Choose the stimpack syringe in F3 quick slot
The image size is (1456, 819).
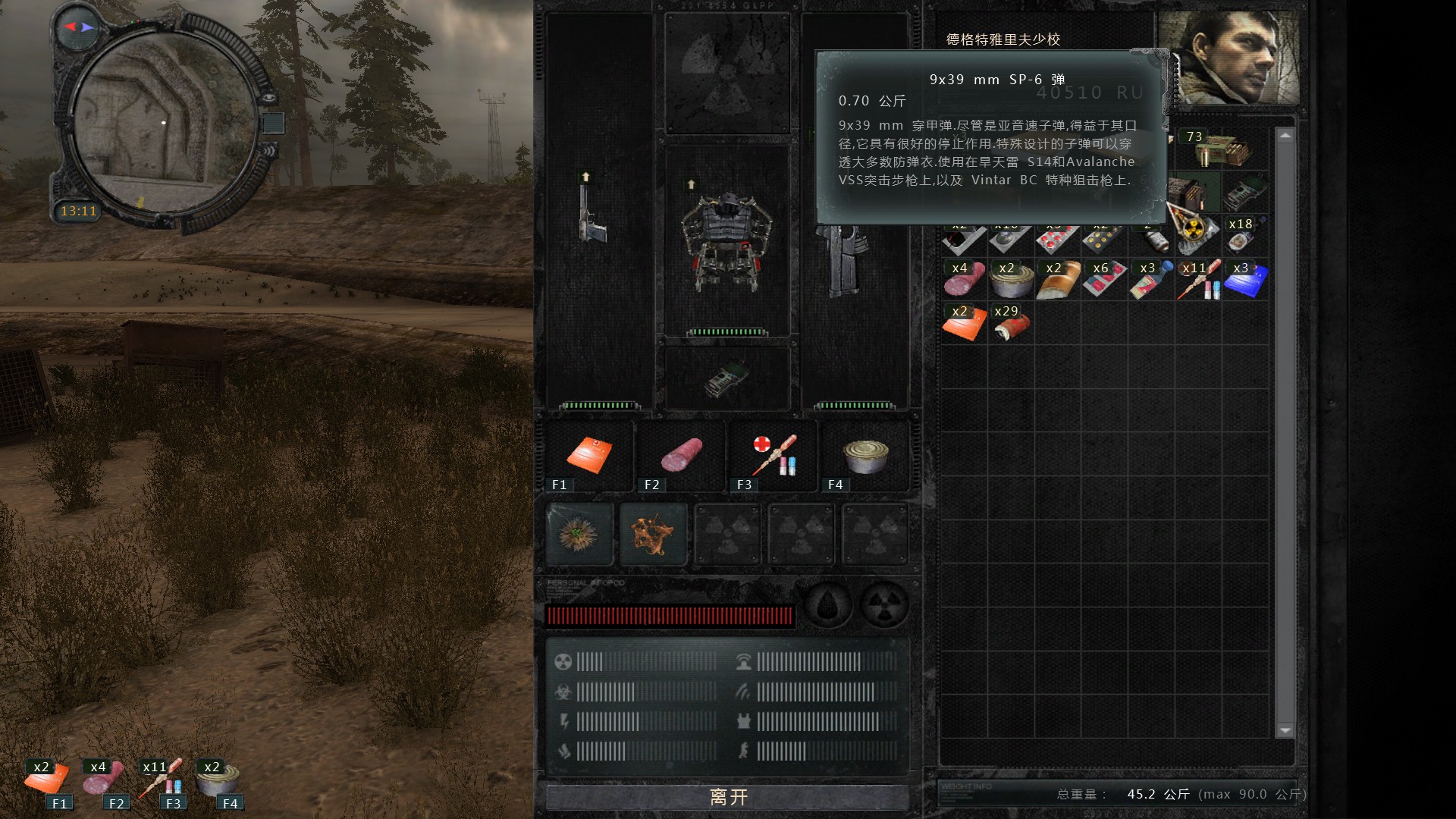773,455
